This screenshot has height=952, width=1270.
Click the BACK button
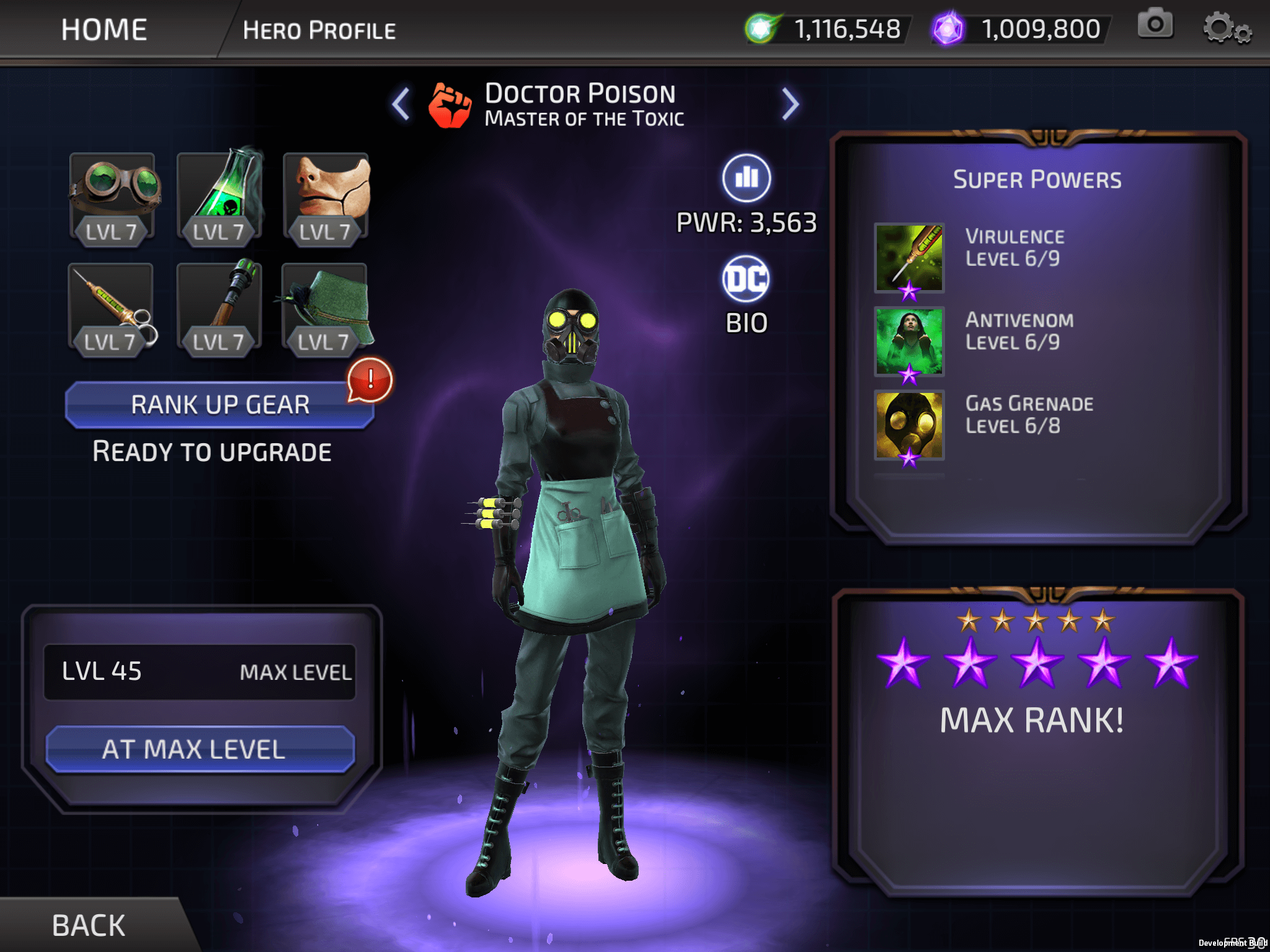click(x=89, y=925)
